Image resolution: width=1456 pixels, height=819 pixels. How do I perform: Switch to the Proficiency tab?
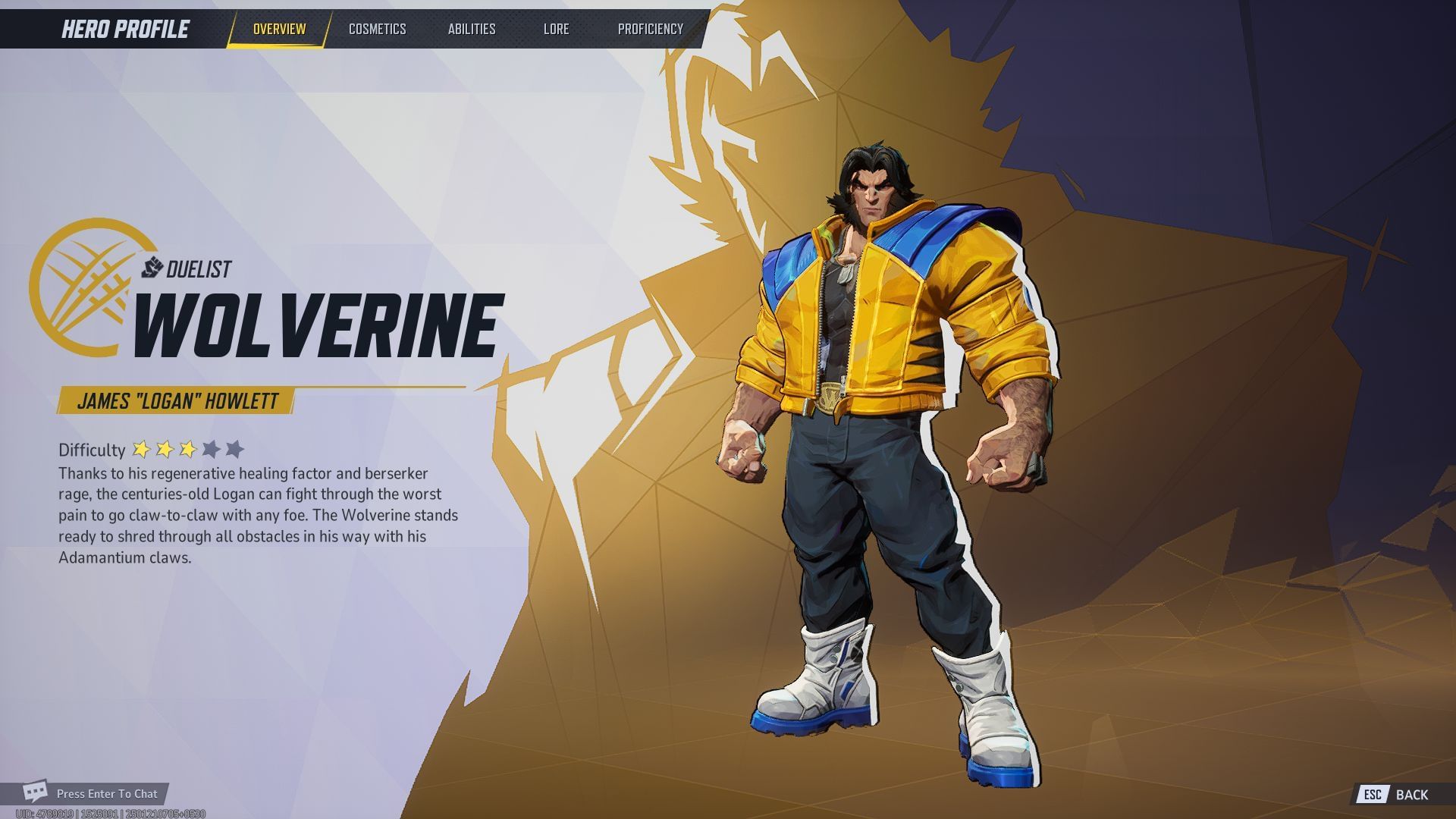(650, 29)
